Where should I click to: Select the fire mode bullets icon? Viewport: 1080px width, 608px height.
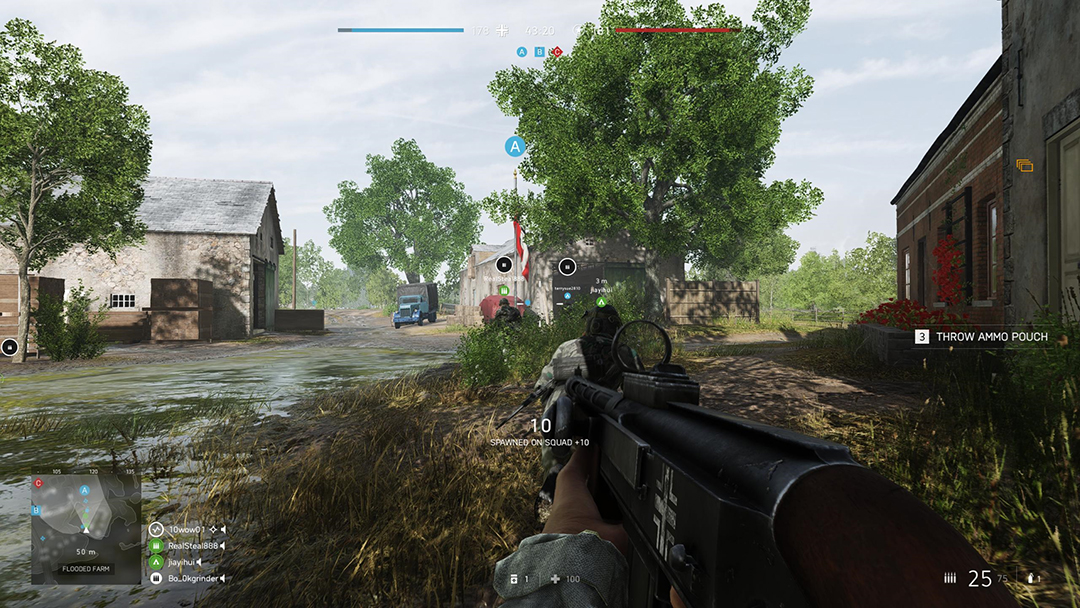coord(949,578)
